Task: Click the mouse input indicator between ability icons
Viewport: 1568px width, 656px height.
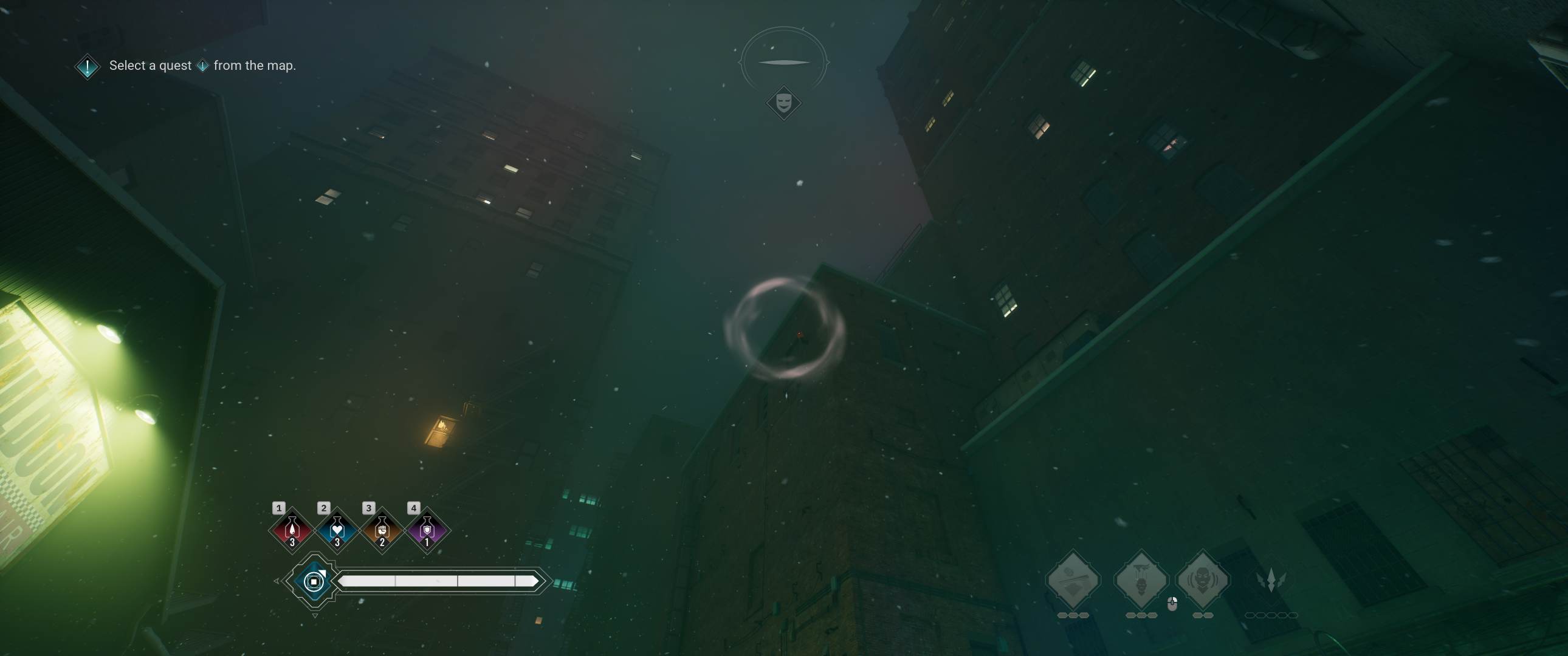Action: [x=1172, y=605]
